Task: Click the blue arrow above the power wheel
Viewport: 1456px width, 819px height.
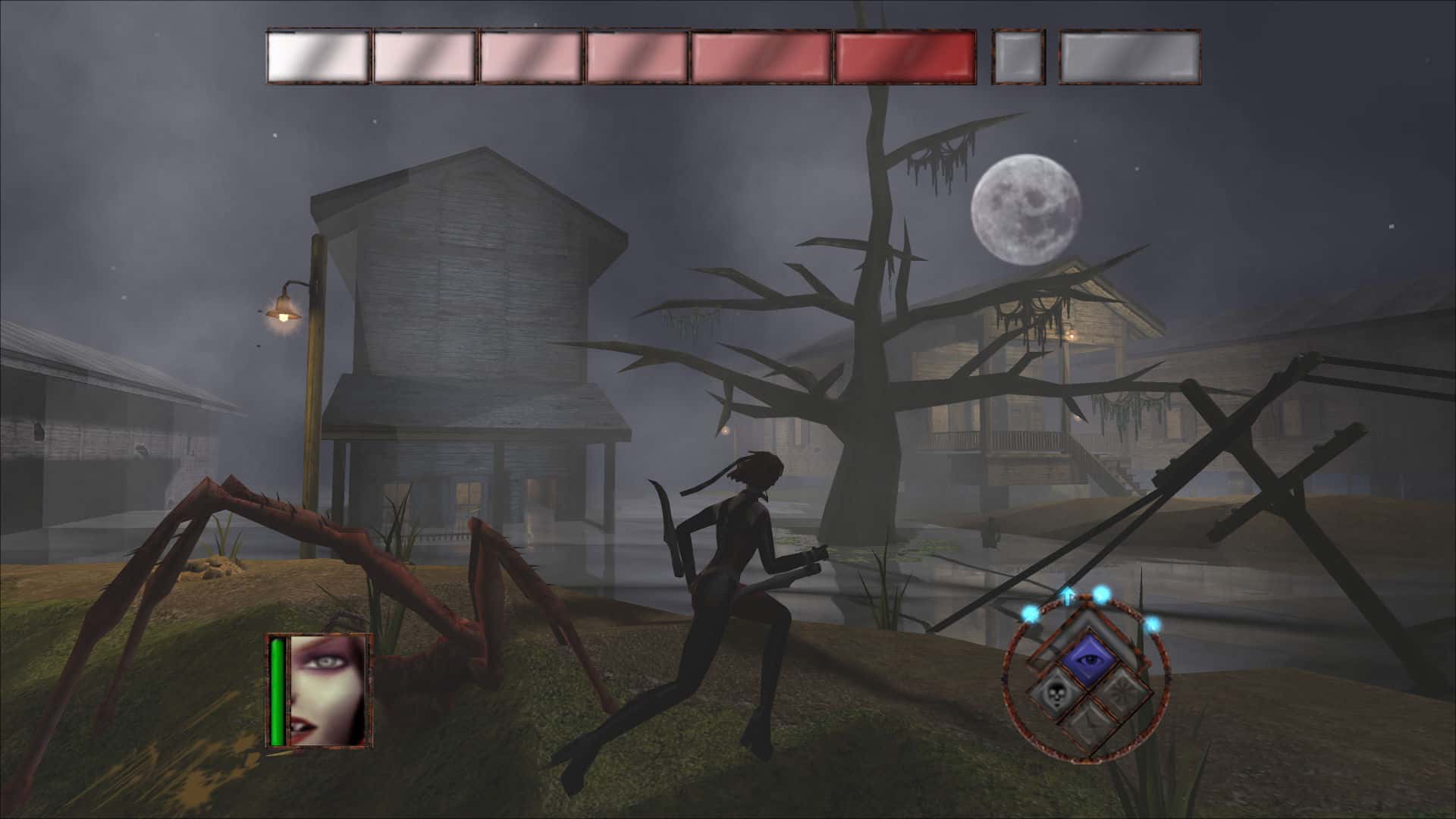Action: (x=1067, y=595)
